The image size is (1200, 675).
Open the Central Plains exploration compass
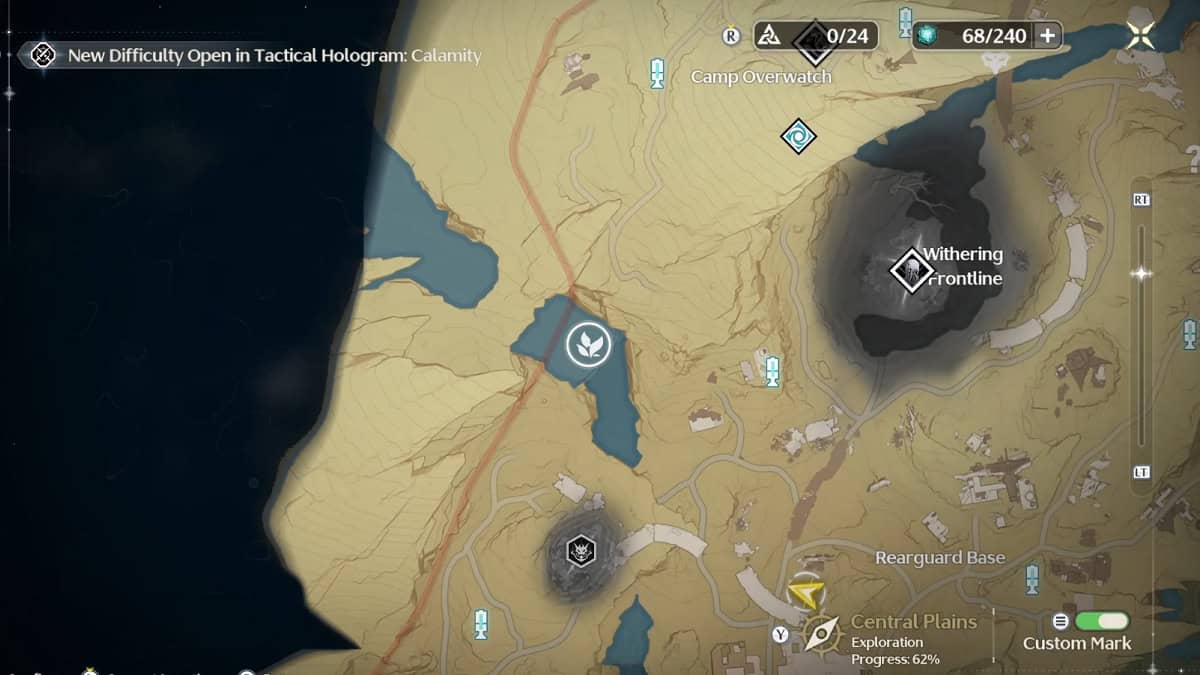point(822,633)
